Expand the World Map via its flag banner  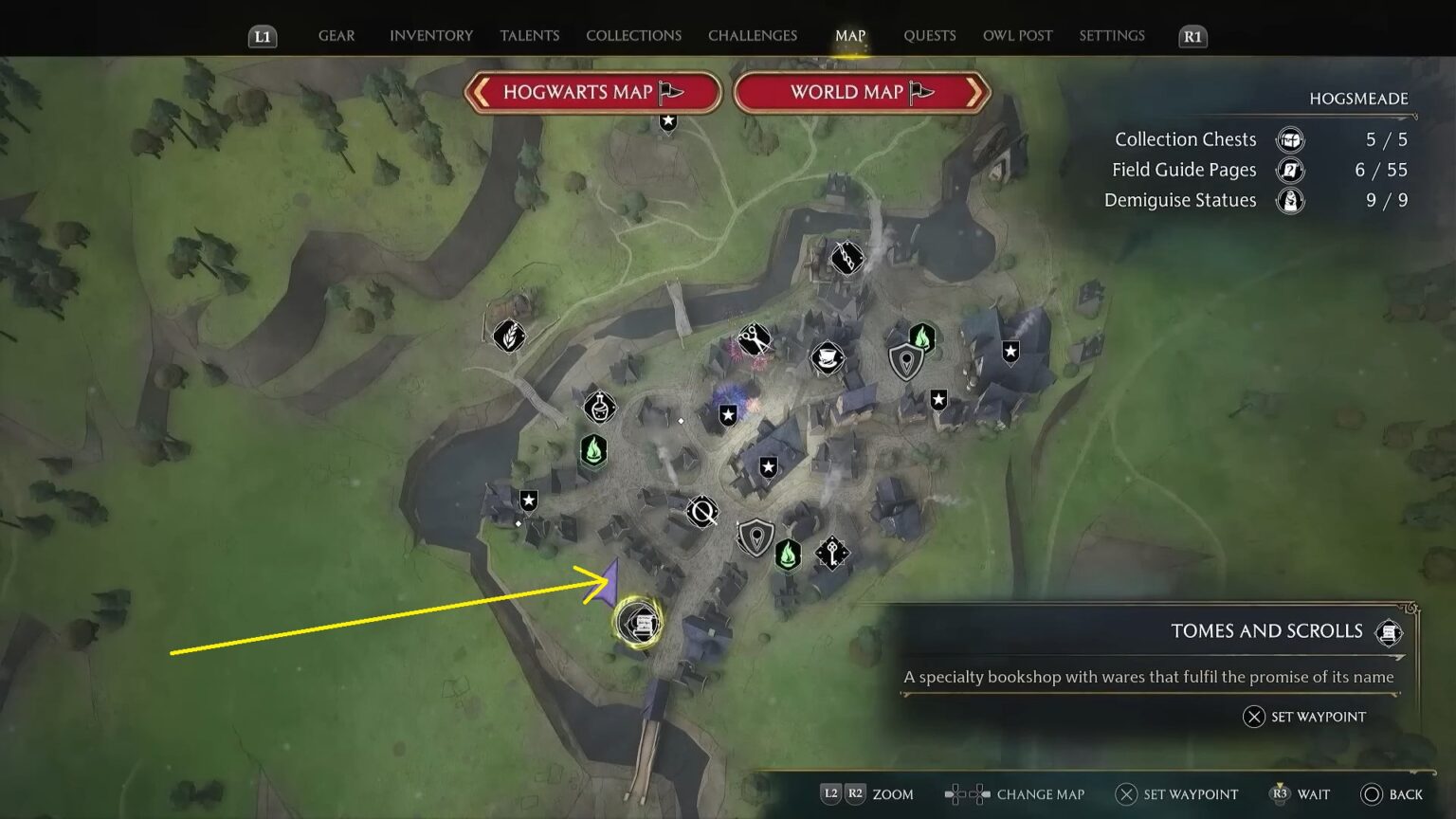coord(861,92)
